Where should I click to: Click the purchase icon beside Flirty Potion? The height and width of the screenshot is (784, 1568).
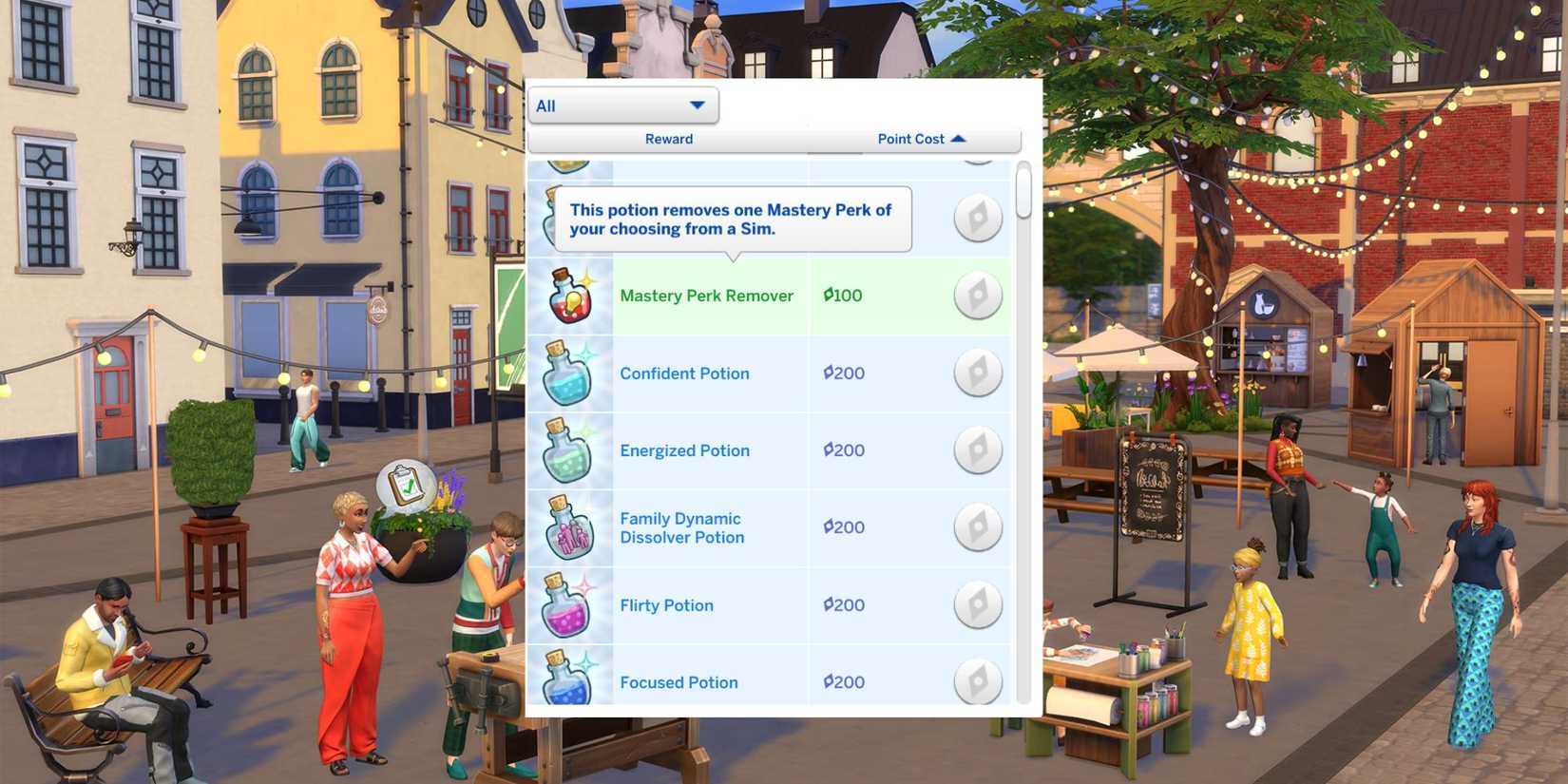tap(978, 604)
